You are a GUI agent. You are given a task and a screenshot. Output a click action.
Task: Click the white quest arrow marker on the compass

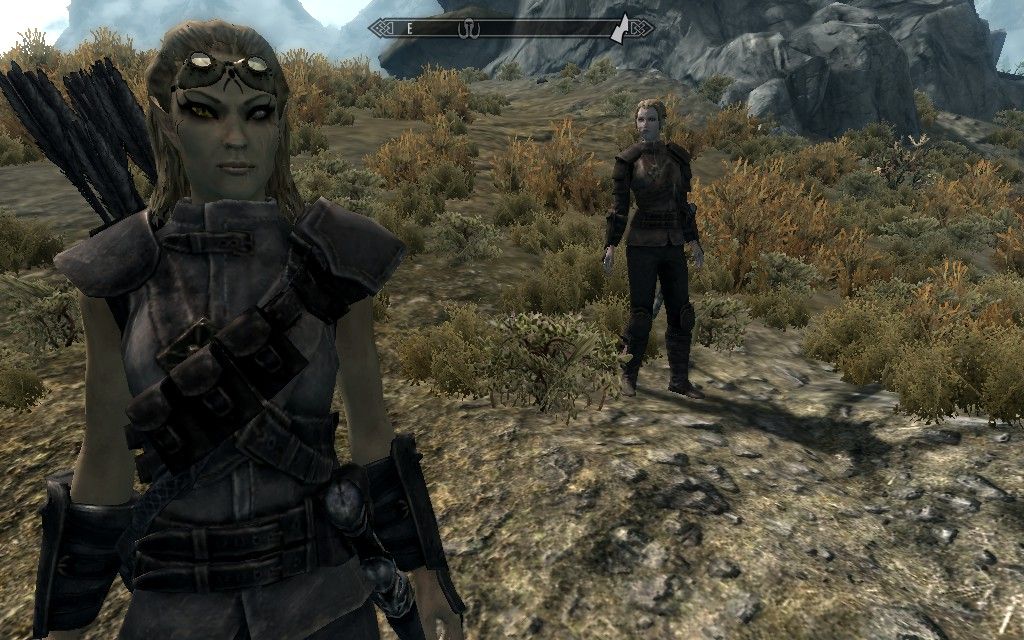point(622,26)
